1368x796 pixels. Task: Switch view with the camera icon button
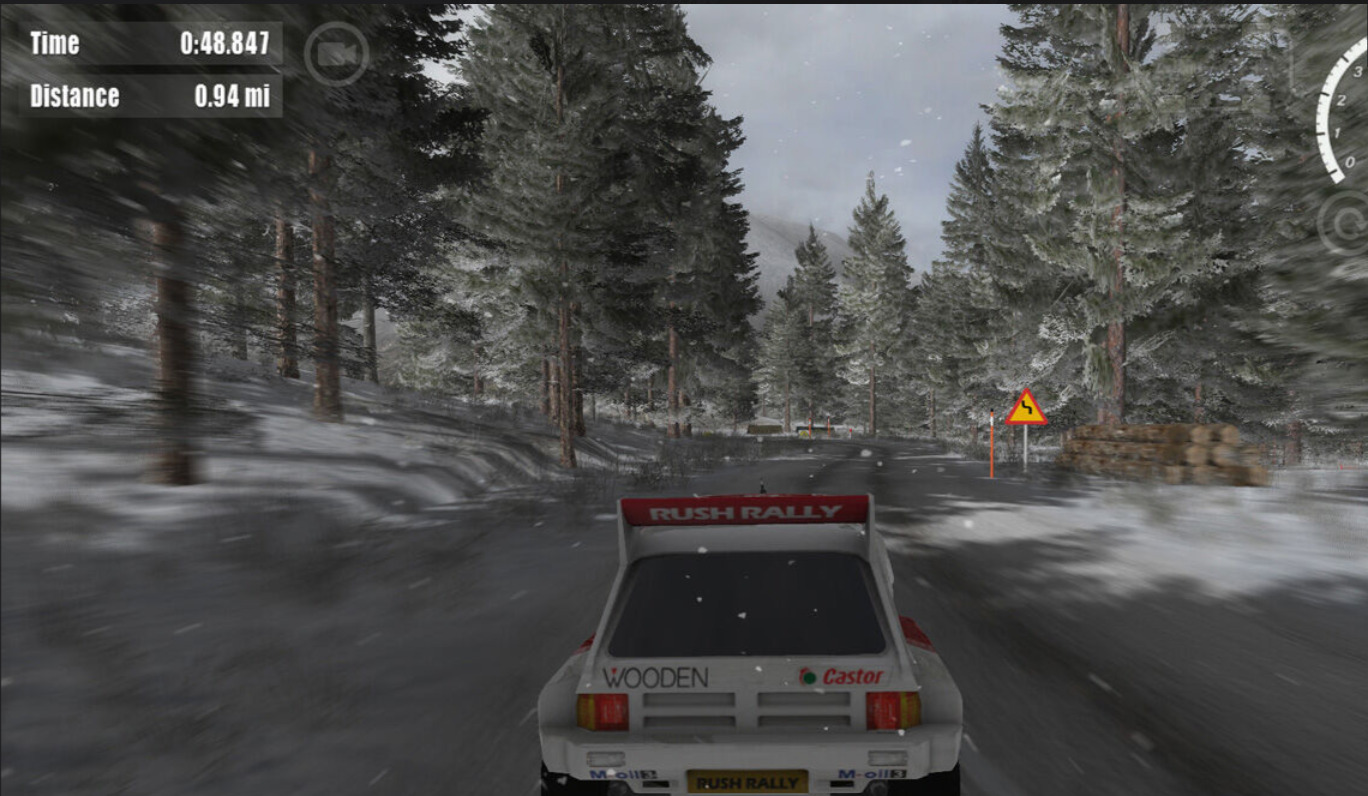tap(337, 54)
